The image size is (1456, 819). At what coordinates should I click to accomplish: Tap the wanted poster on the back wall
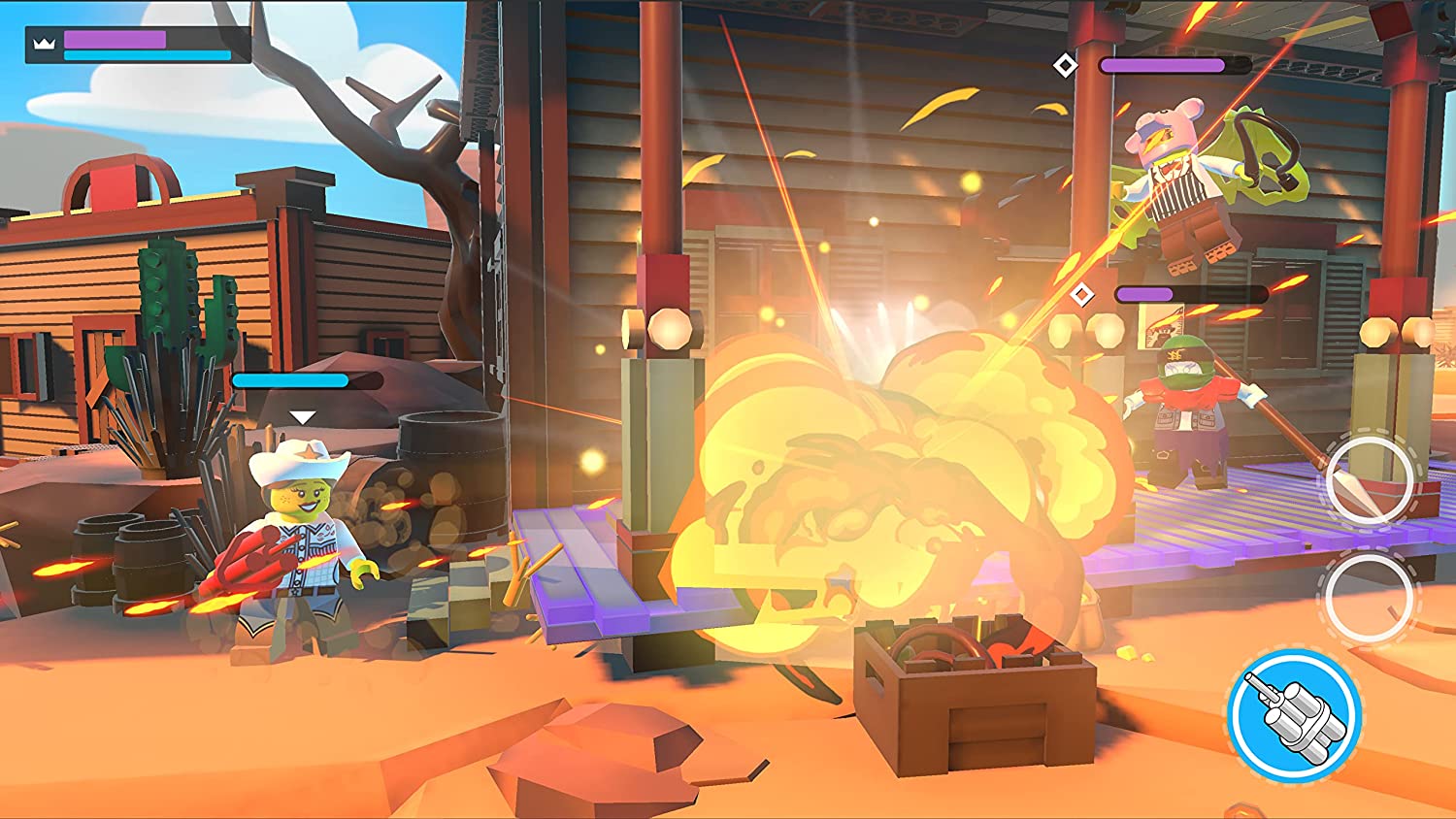click(x=1162, y=325)
